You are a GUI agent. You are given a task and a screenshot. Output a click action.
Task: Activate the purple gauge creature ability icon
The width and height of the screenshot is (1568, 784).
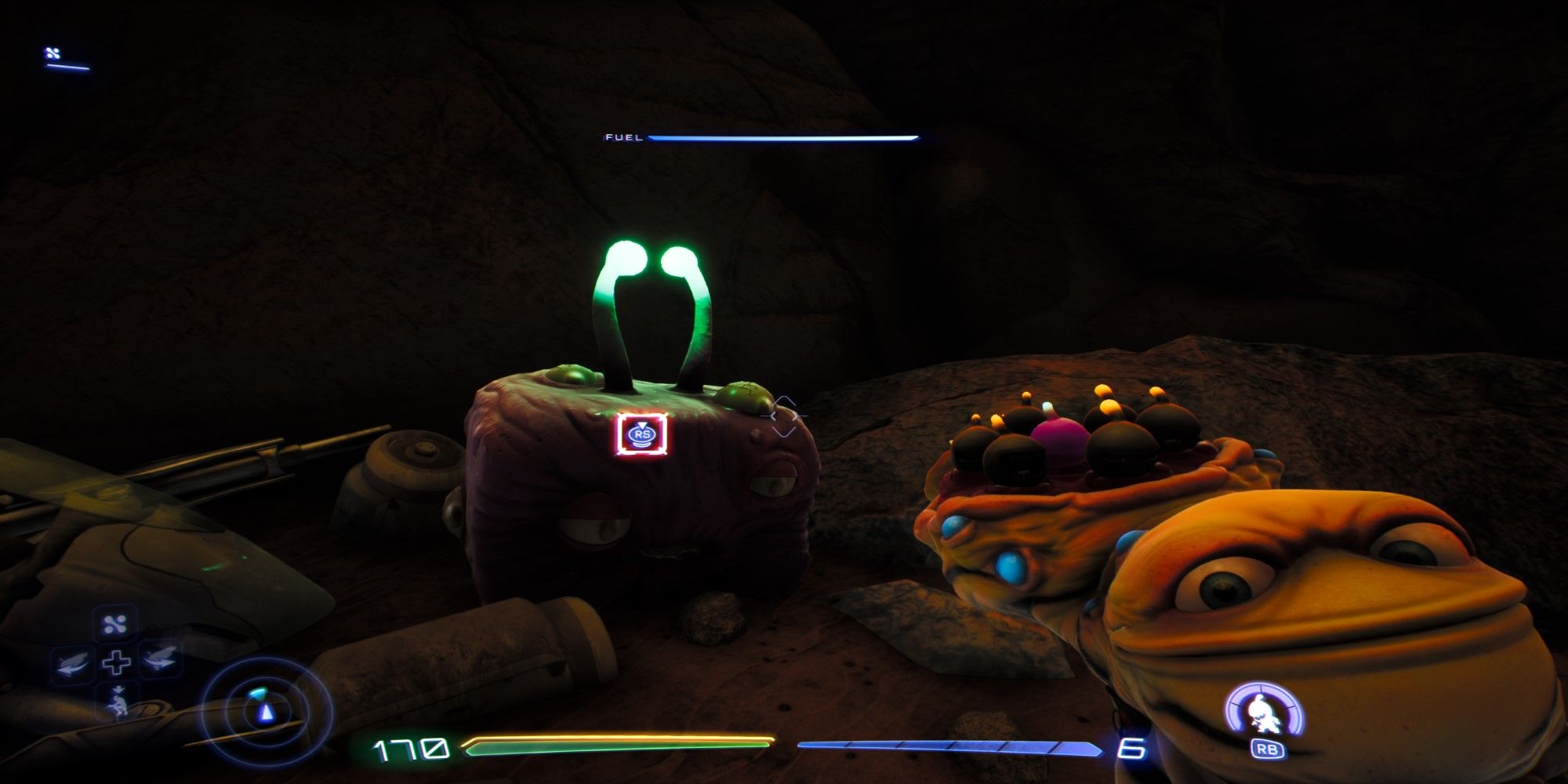pyautogui.click(x=1264, y=713)
